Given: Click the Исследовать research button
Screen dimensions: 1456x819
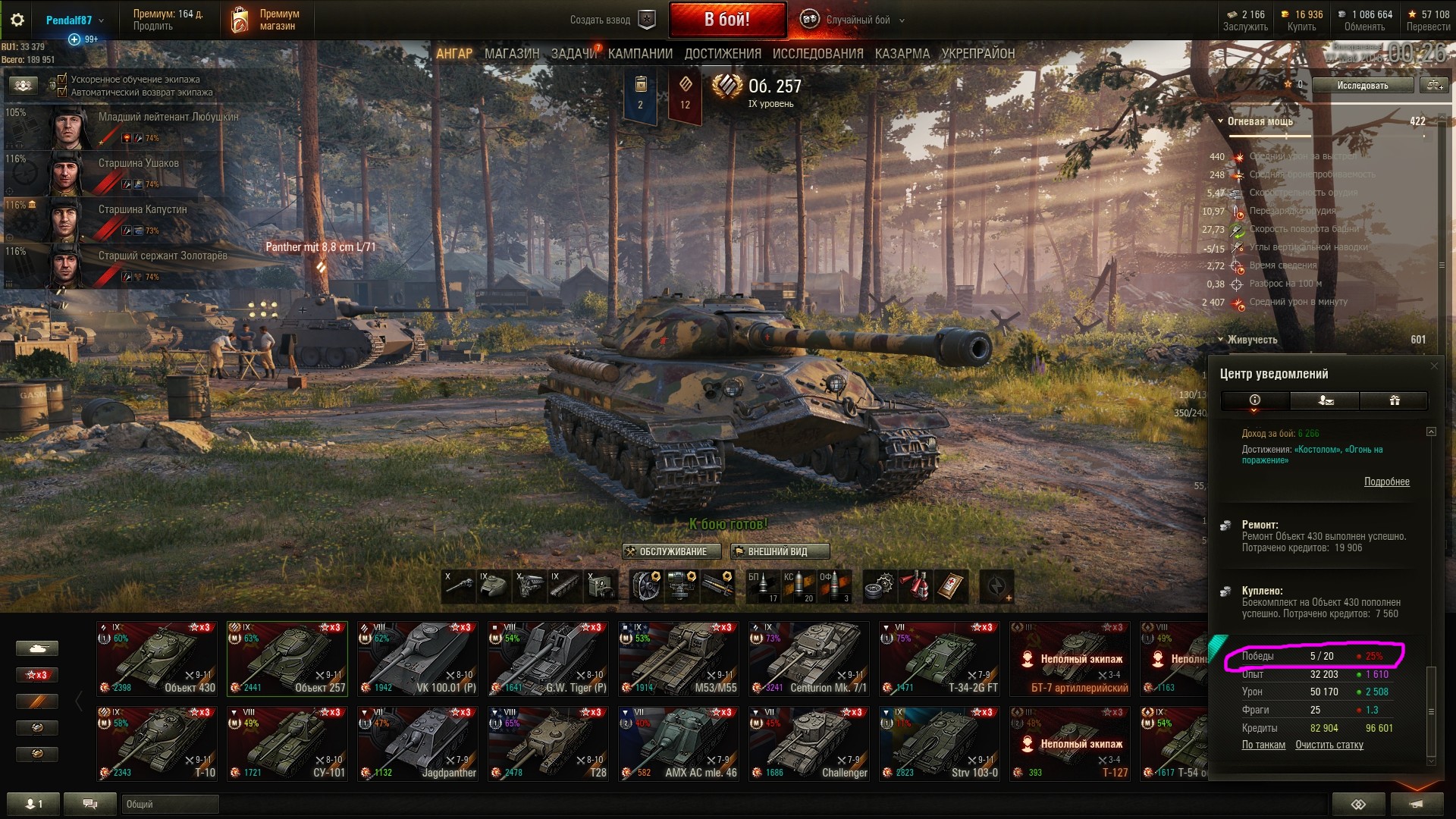Looking at the screenshot, I should [x=1362, y=86].
